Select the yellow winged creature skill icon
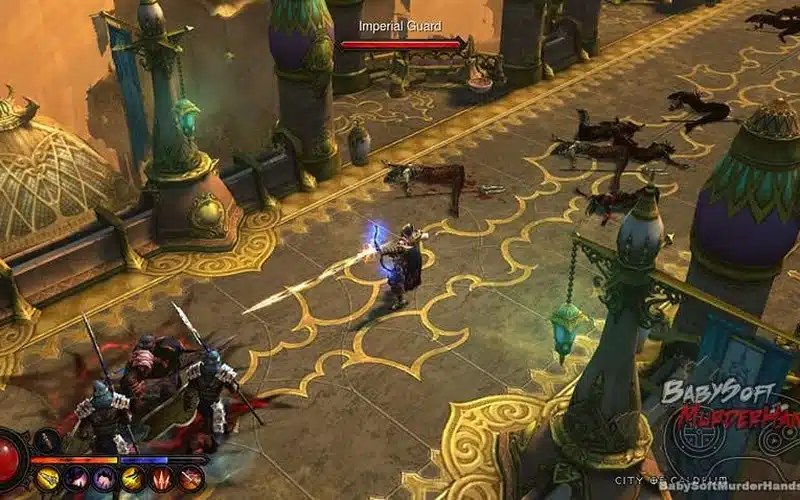The width and height of the screenshot is (800, 500). 132,480
